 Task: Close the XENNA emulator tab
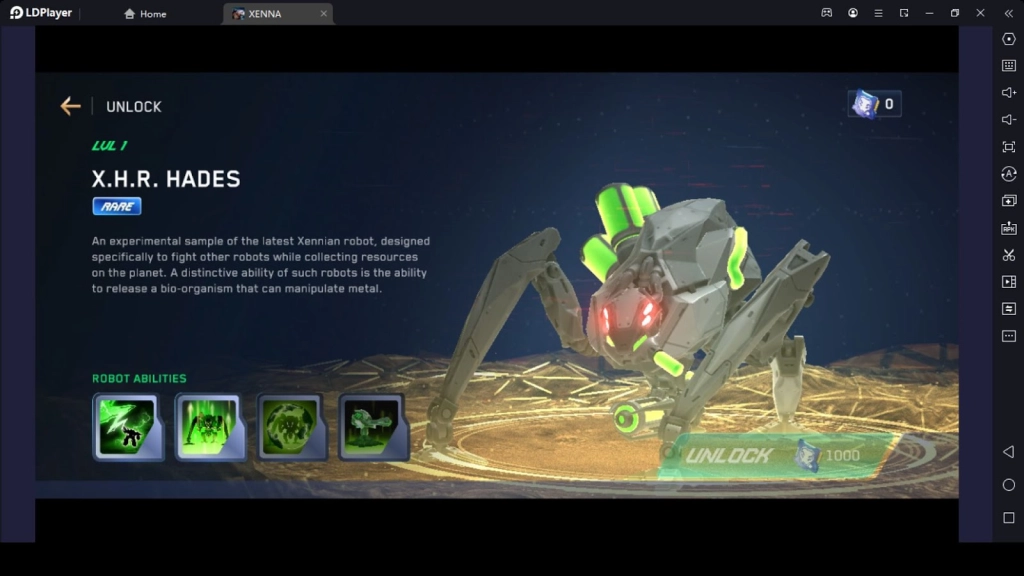(x=323, y=14)
